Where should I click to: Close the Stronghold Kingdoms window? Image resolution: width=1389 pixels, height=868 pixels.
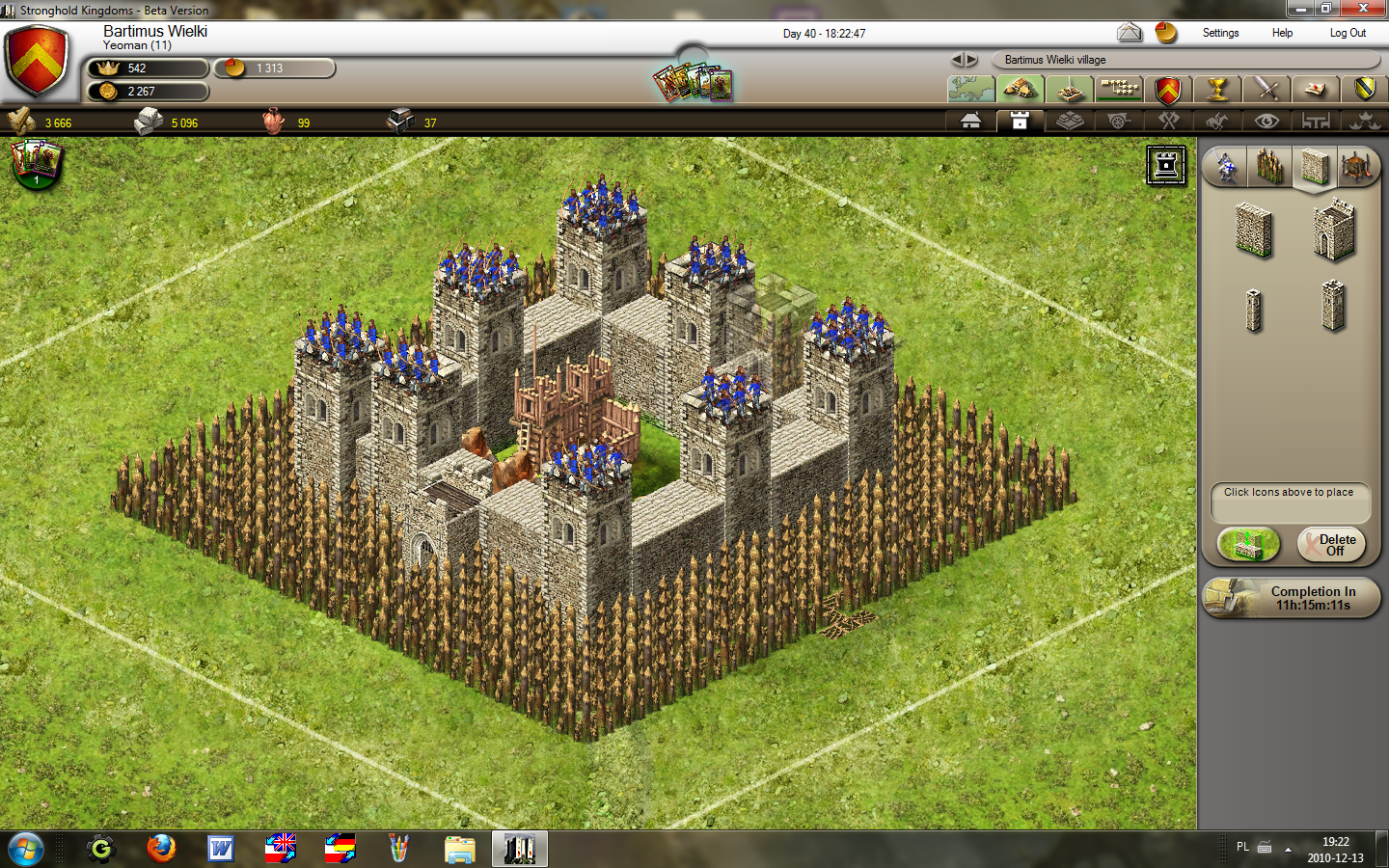(1363, 9)
